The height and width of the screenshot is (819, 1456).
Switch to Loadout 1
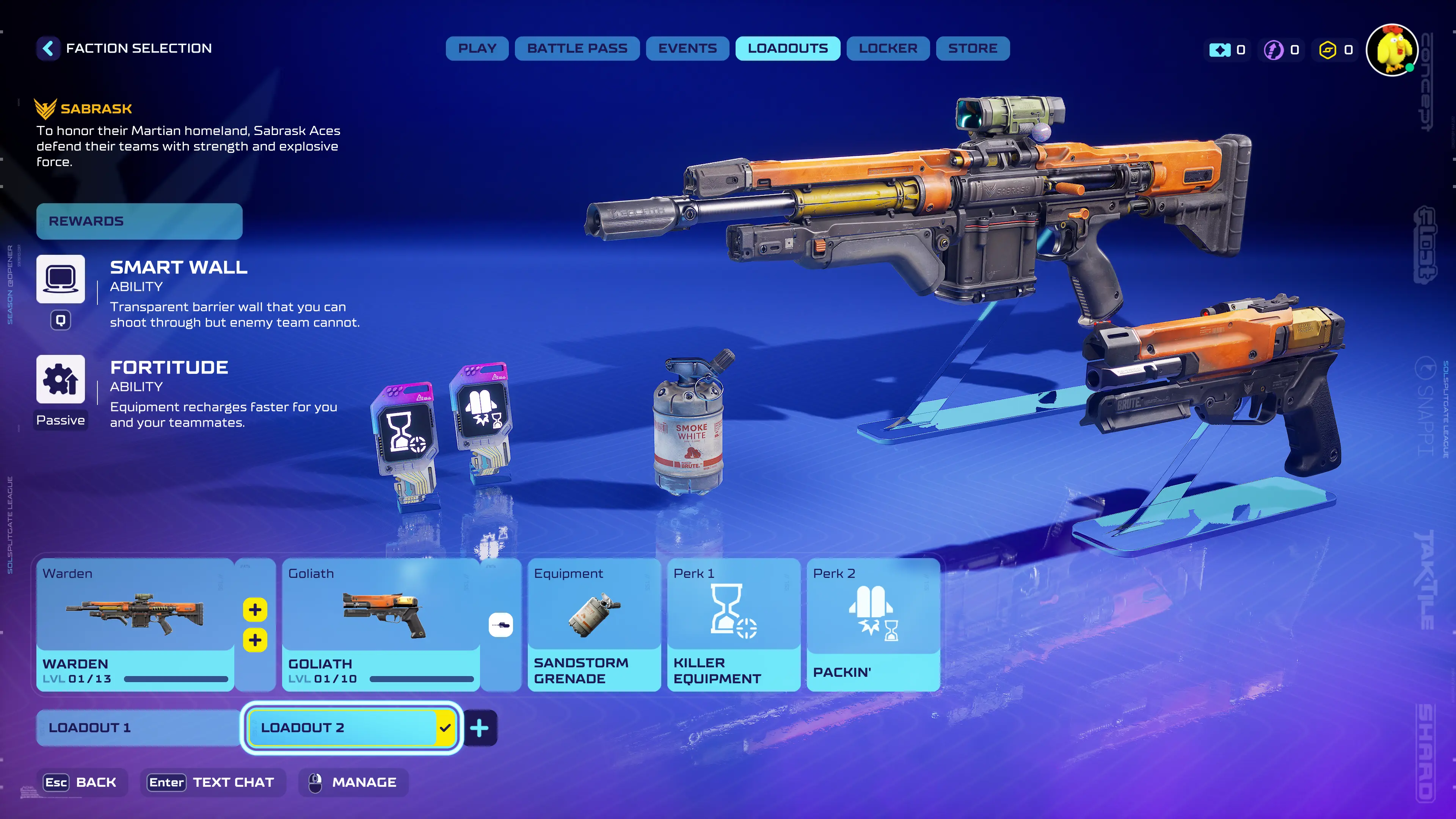tap(138, 728)
